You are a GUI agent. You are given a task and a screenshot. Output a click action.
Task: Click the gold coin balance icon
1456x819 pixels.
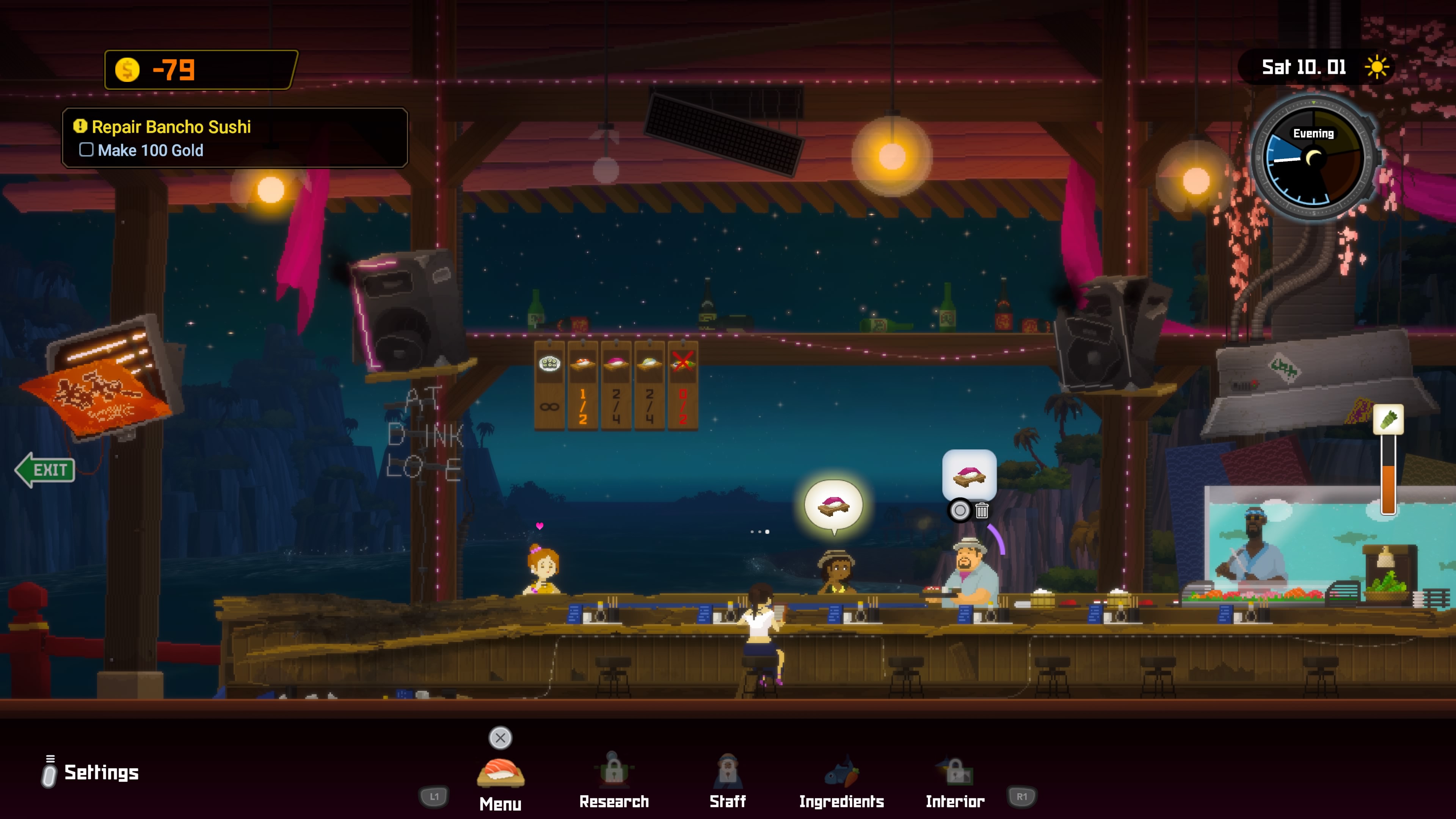pos(127,70)
